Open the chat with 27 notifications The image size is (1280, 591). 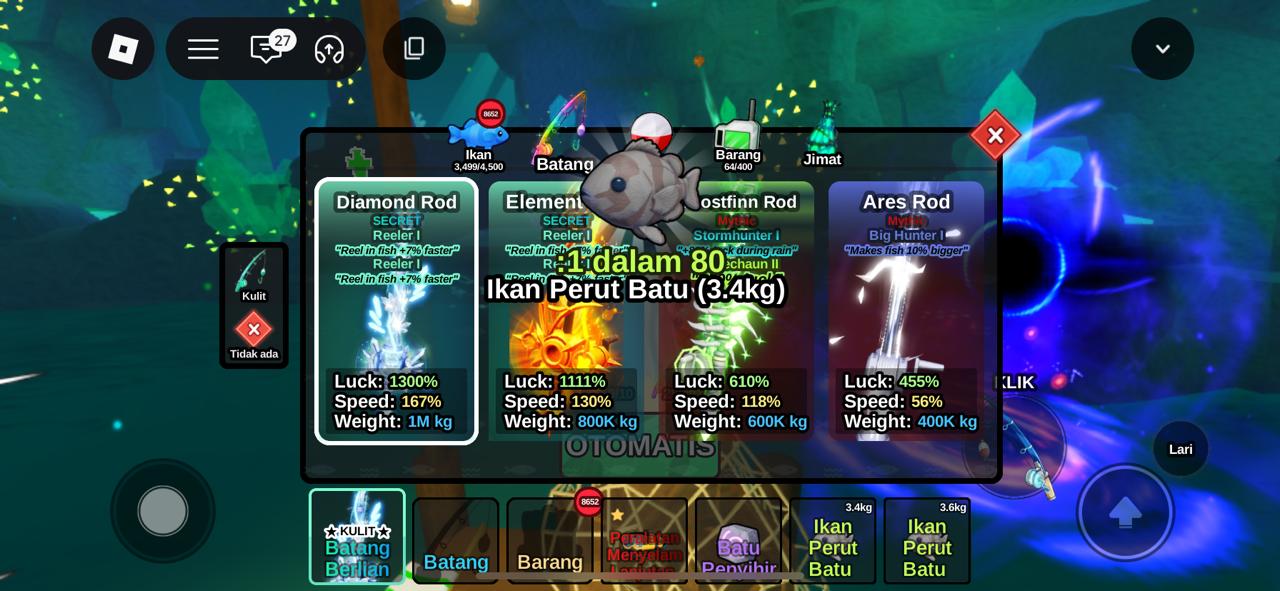pos(266,49)
